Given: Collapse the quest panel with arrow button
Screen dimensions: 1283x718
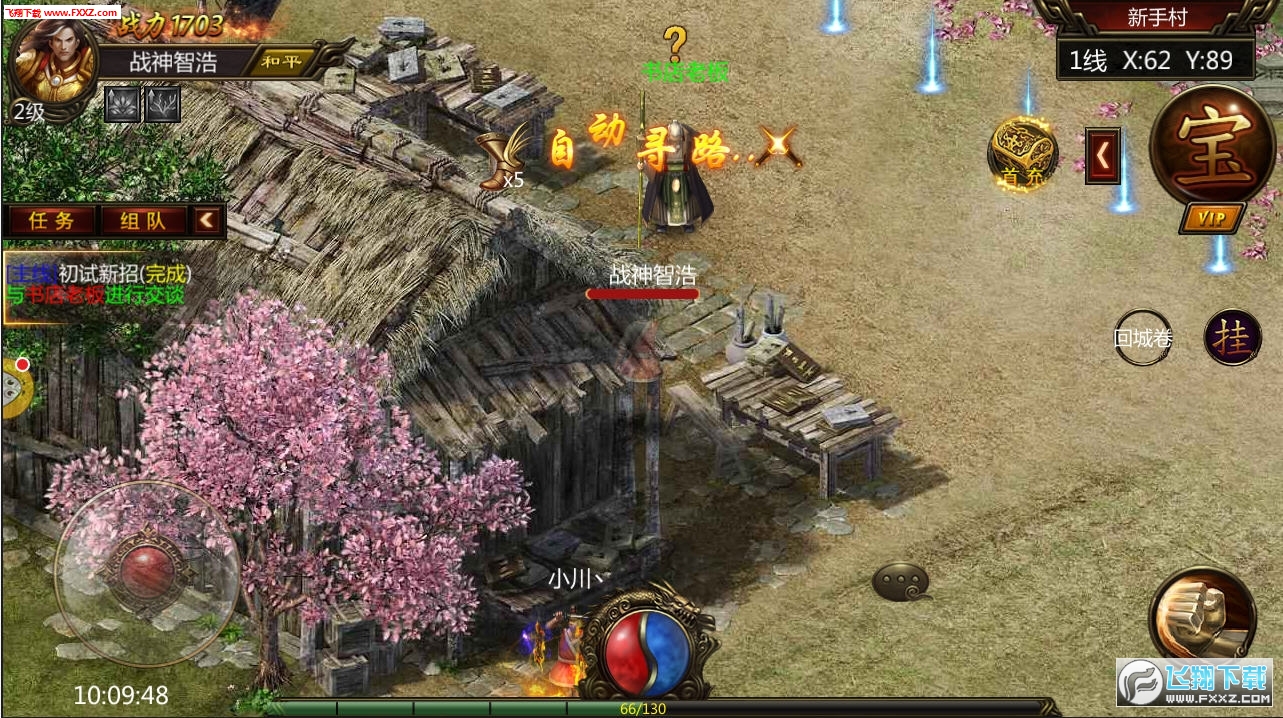Looking at the screenshot, I should coord(208,220).
